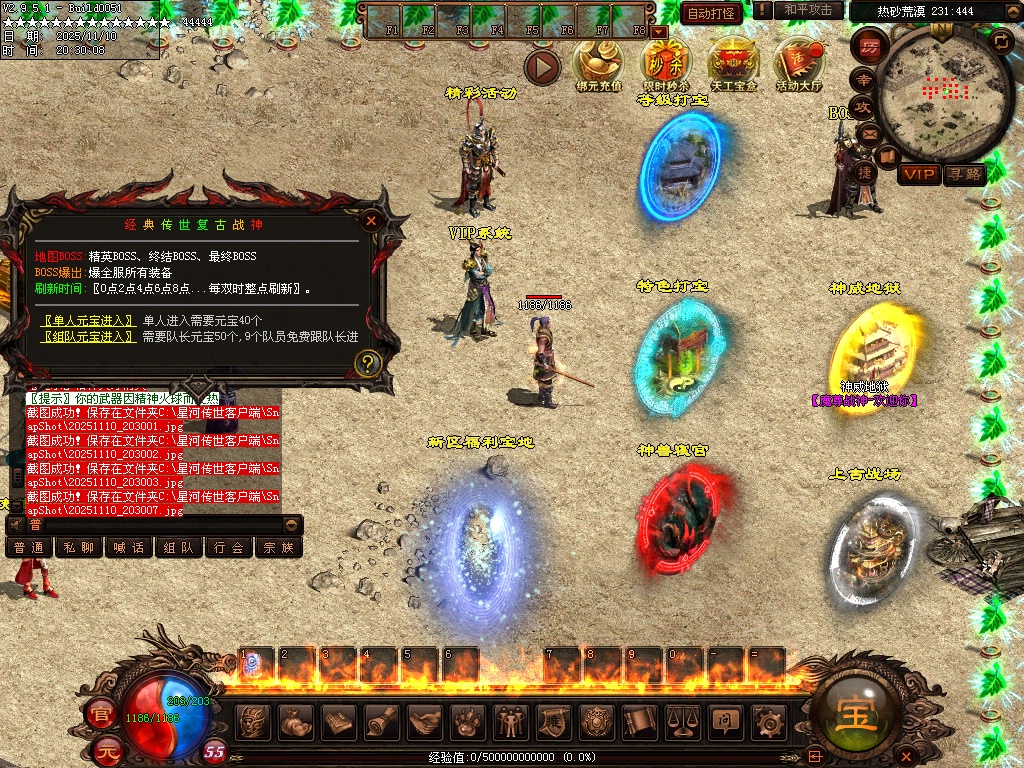Open the question mark help button
The height and width of the screenshot is (768, 1024).
pyautogui.click(x=368, y=363)
